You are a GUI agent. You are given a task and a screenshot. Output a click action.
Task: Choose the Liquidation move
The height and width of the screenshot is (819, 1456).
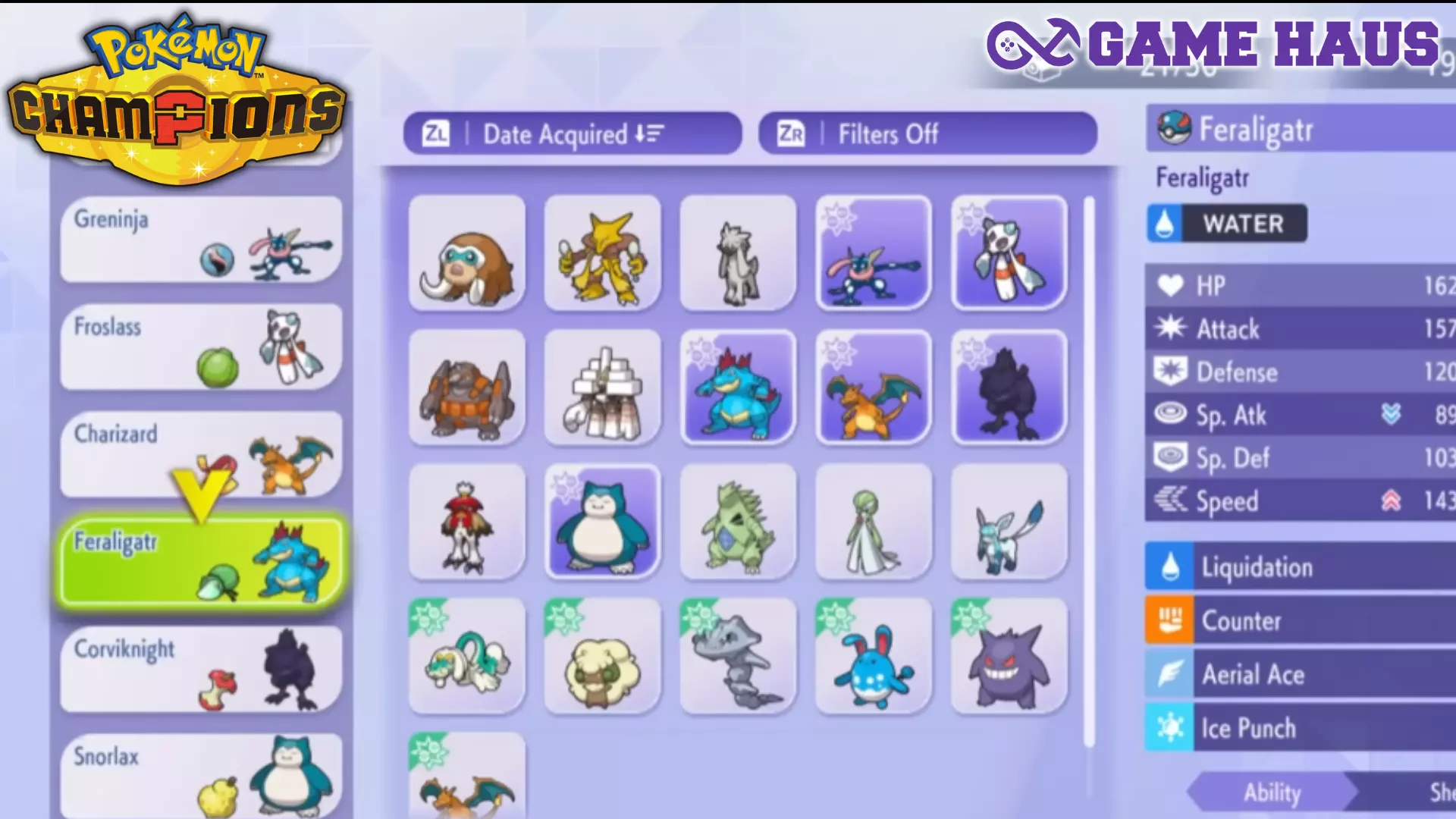click(1300, 567)
